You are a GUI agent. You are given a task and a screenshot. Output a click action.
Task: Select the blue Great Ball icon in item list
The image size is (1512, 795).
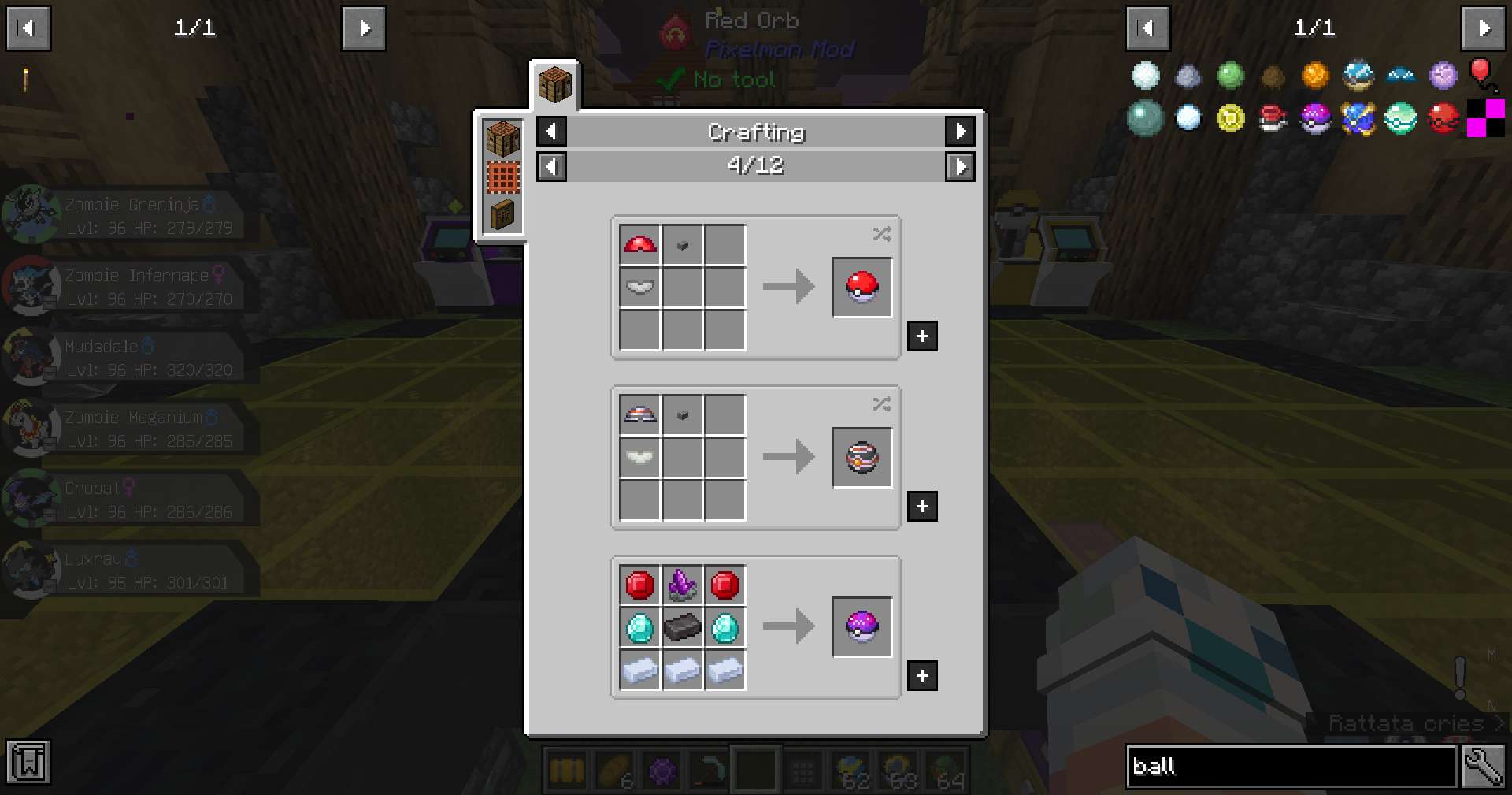[x=1358, y=119]
